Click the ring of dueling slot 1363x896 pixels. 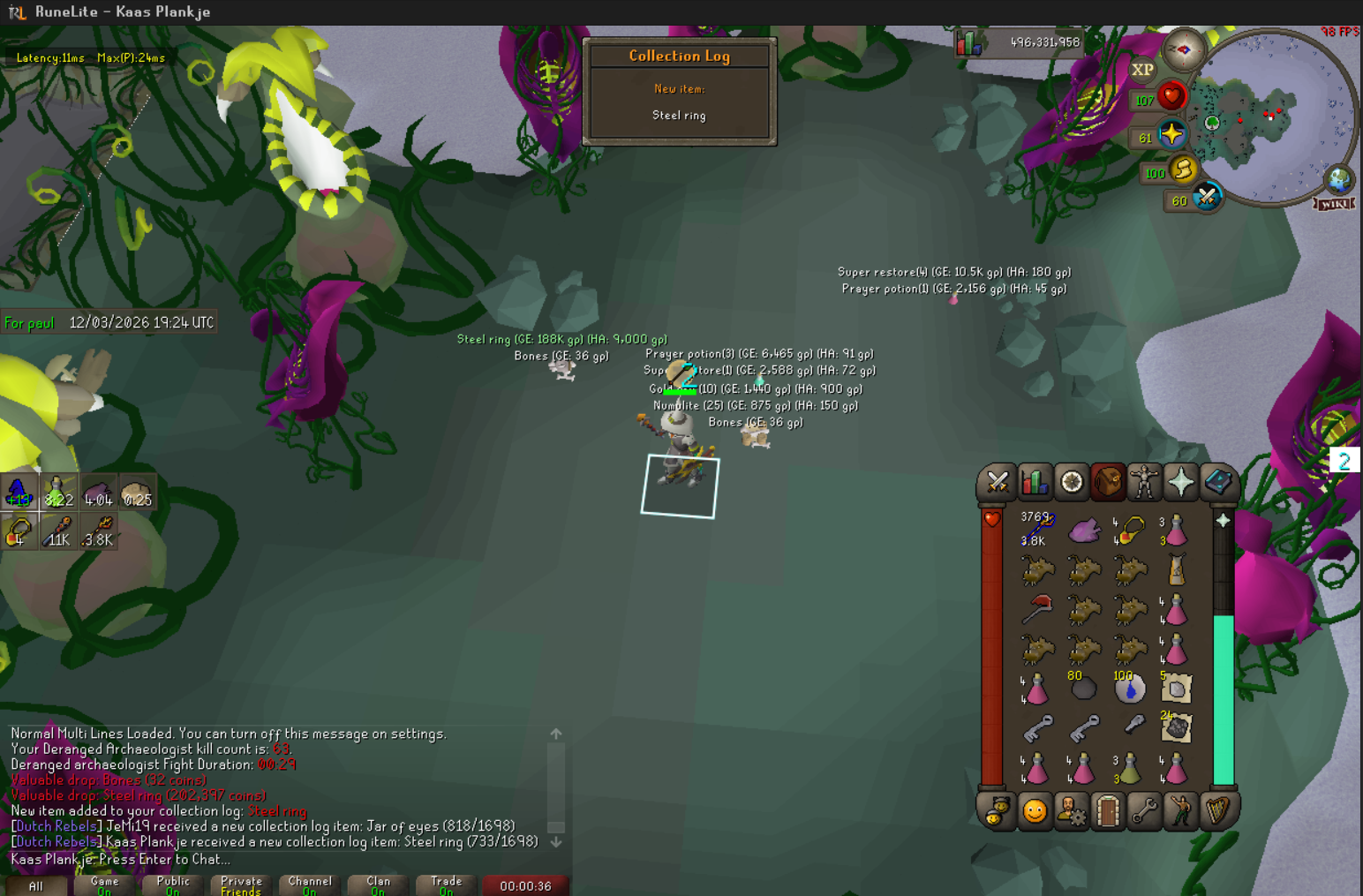tap(1130, 529)
